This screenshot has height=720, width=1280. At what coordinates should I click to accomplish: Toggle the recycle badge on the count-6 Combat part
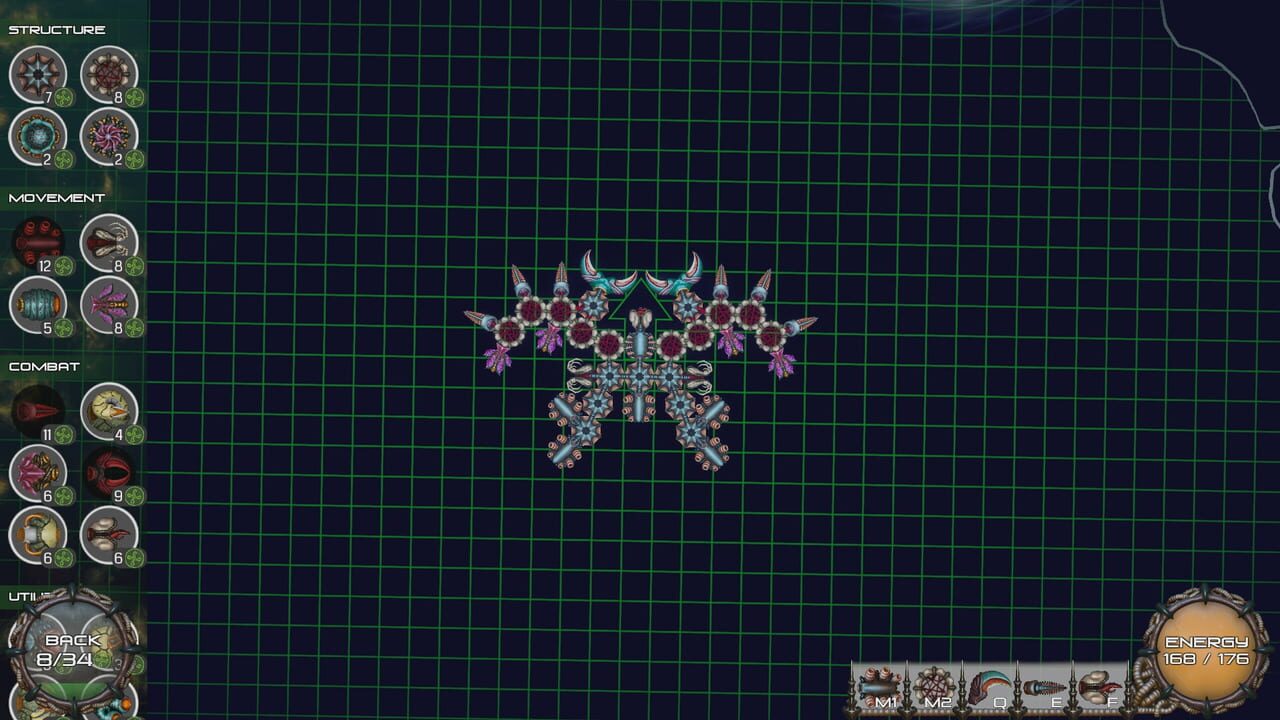click(62, 496)
